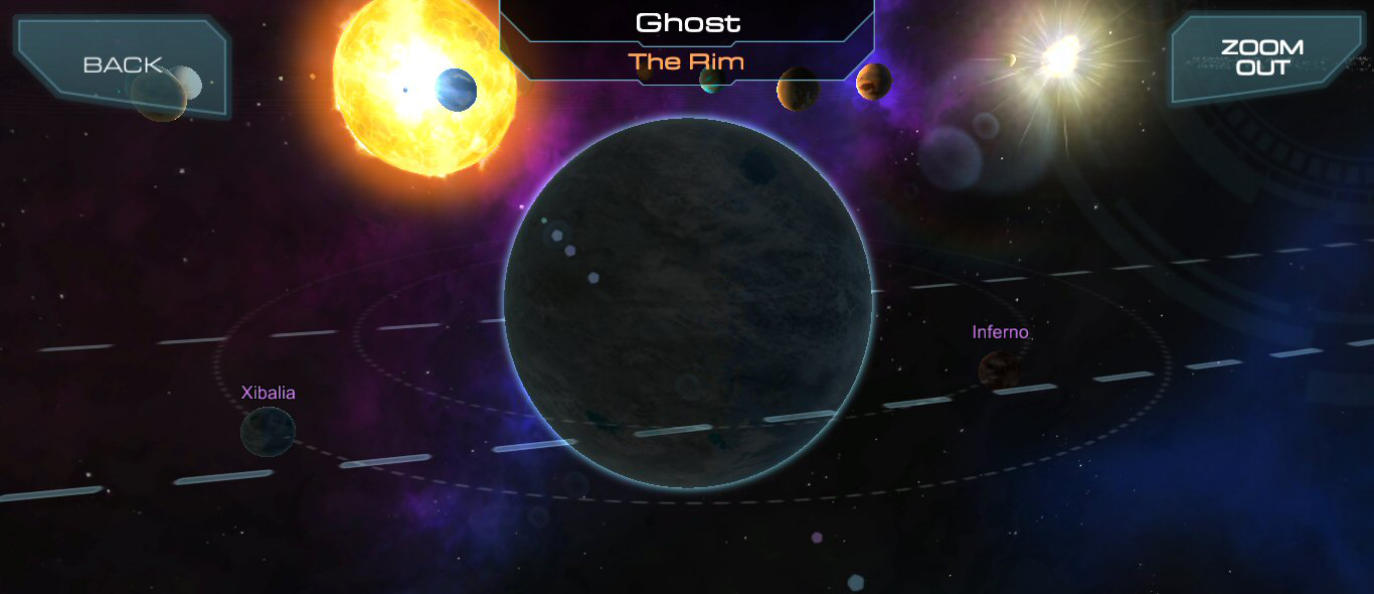The image size is (1374, 594).
Task: Click the ZOOM OUT button
Action: coord(1261,59)
